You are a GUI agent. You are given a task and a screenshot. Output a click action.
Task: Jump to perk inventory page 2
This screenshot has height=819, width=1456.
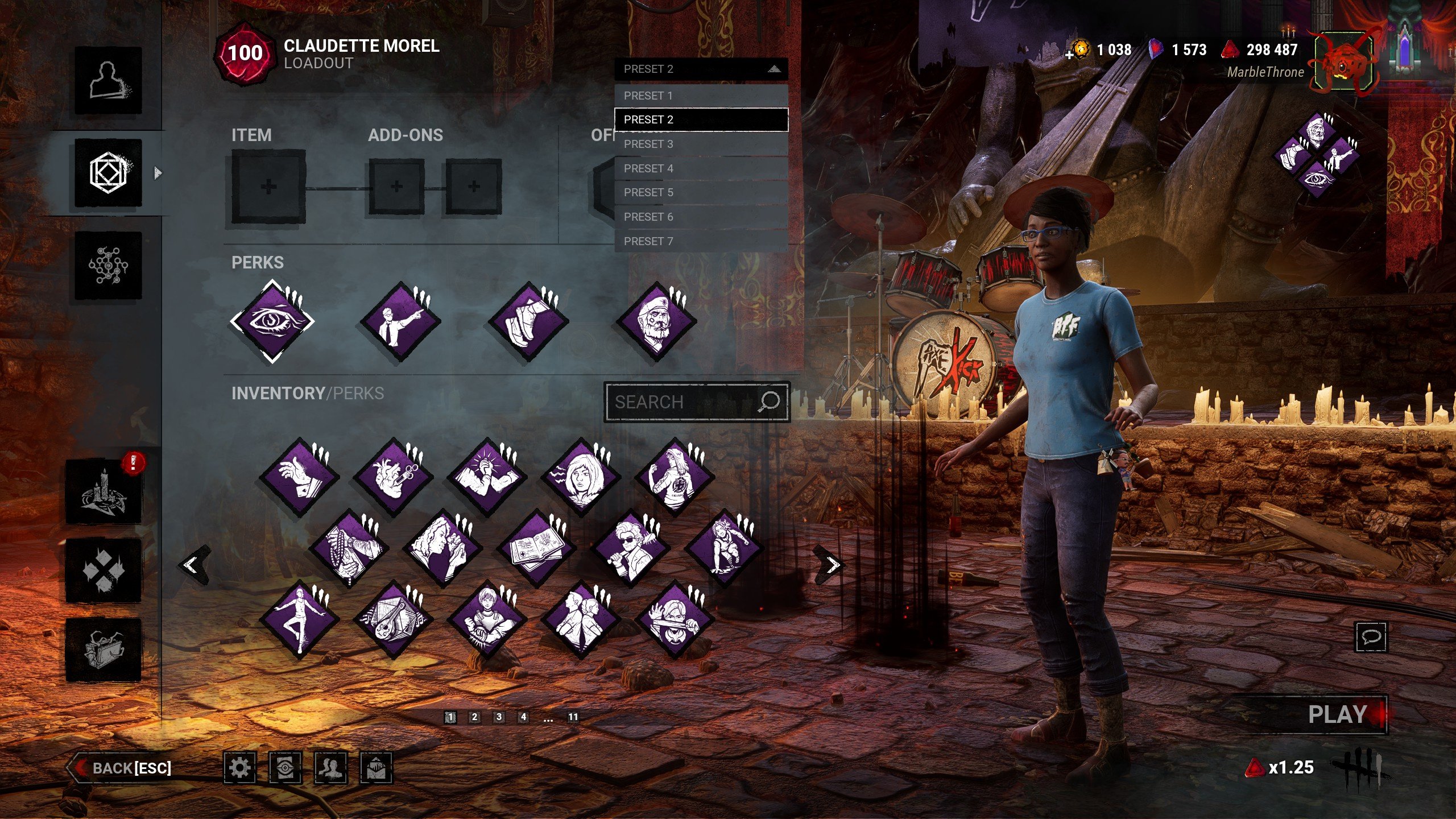474,717
